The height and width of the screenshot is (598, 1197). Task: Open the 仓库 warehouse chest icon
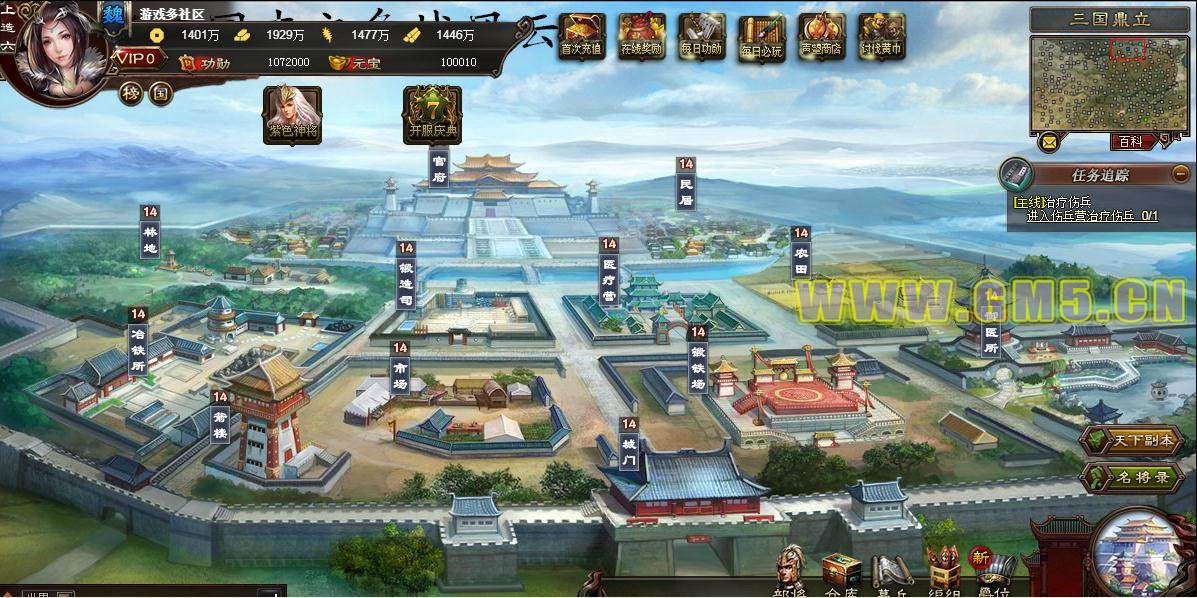pos(840,573)
